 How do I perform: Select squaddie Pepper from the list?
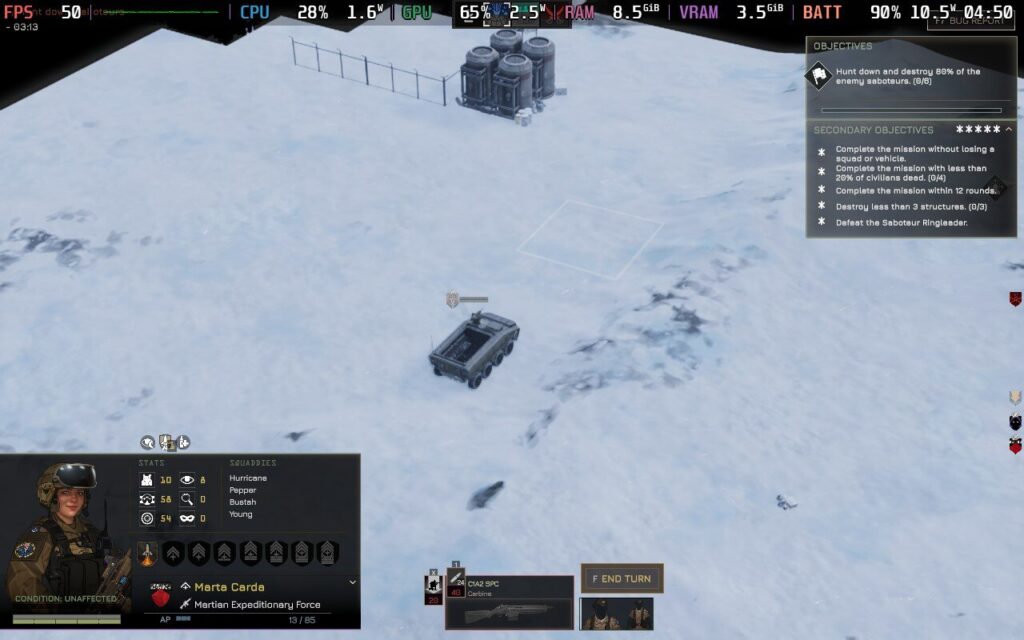pyautogui.click(x=243, y=490)
